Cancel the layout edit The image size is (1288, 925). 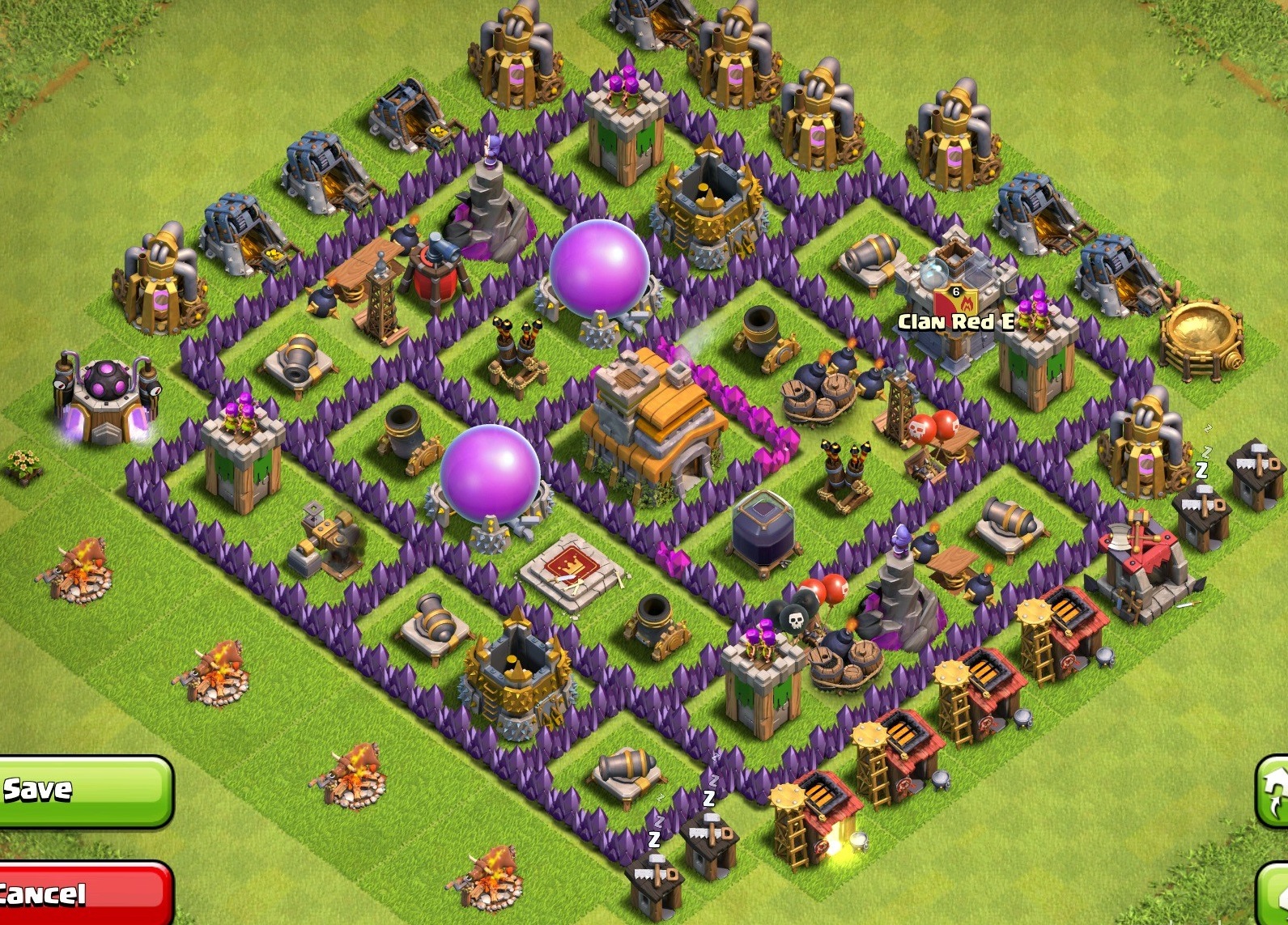tap(81, 893)
